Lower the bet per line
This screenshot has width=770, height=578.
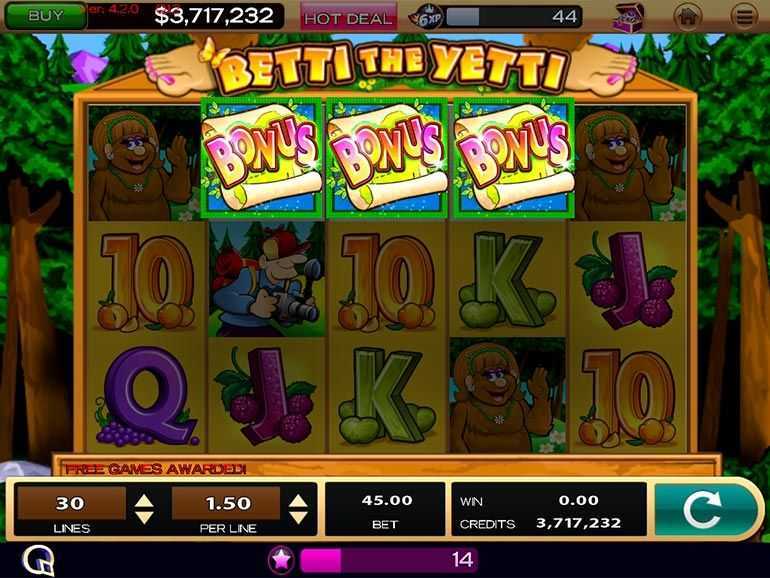coord(298,516)
